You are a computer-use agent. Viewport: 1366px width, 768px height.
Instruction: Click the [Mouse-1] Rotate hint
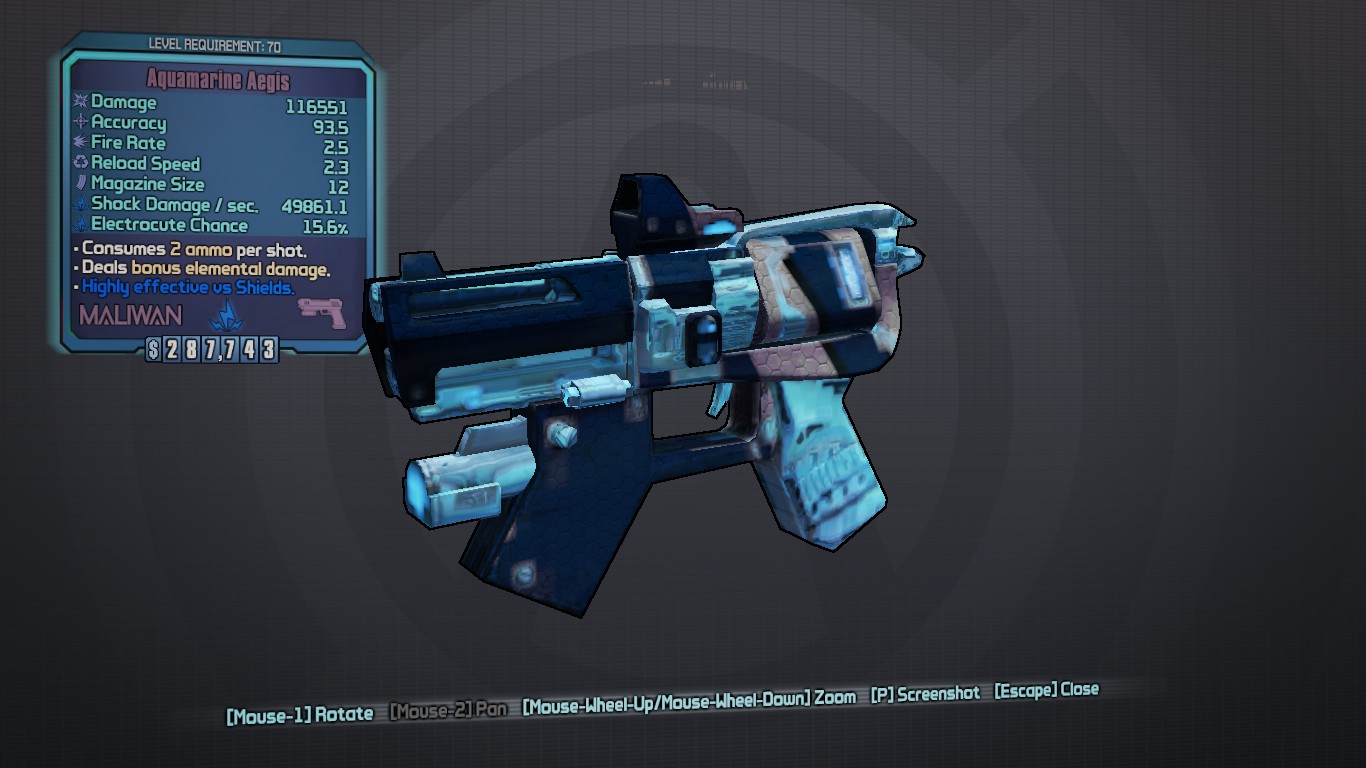click(299, 713)
